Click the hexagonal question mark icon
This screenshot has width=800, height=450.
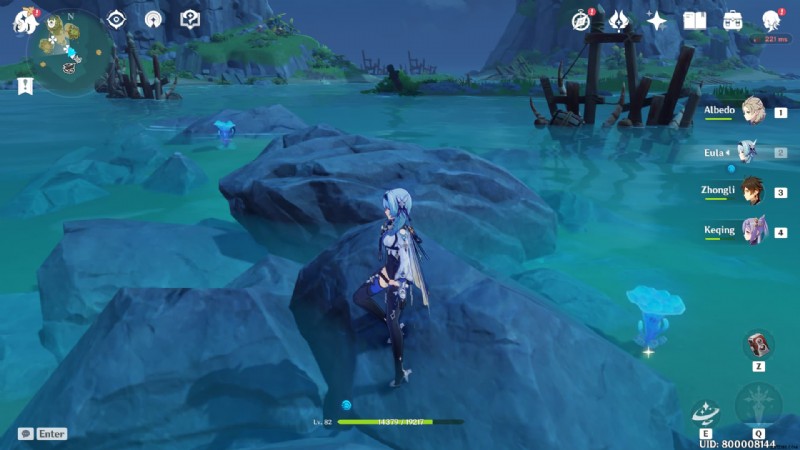pyautogui.click(x=190, y=19)
